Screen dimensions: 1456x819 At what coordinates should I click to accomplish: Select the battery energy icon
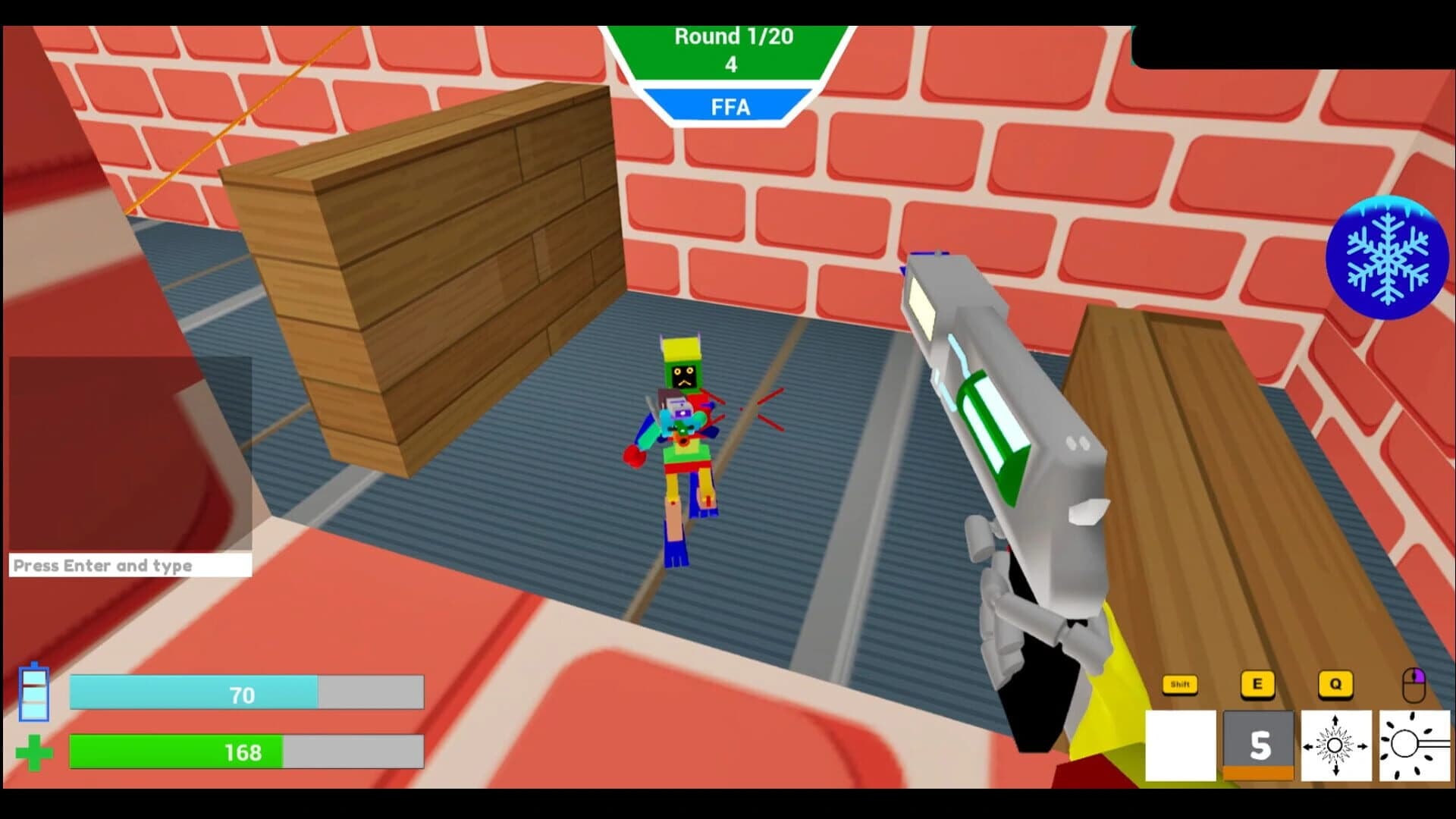[34, 694]
